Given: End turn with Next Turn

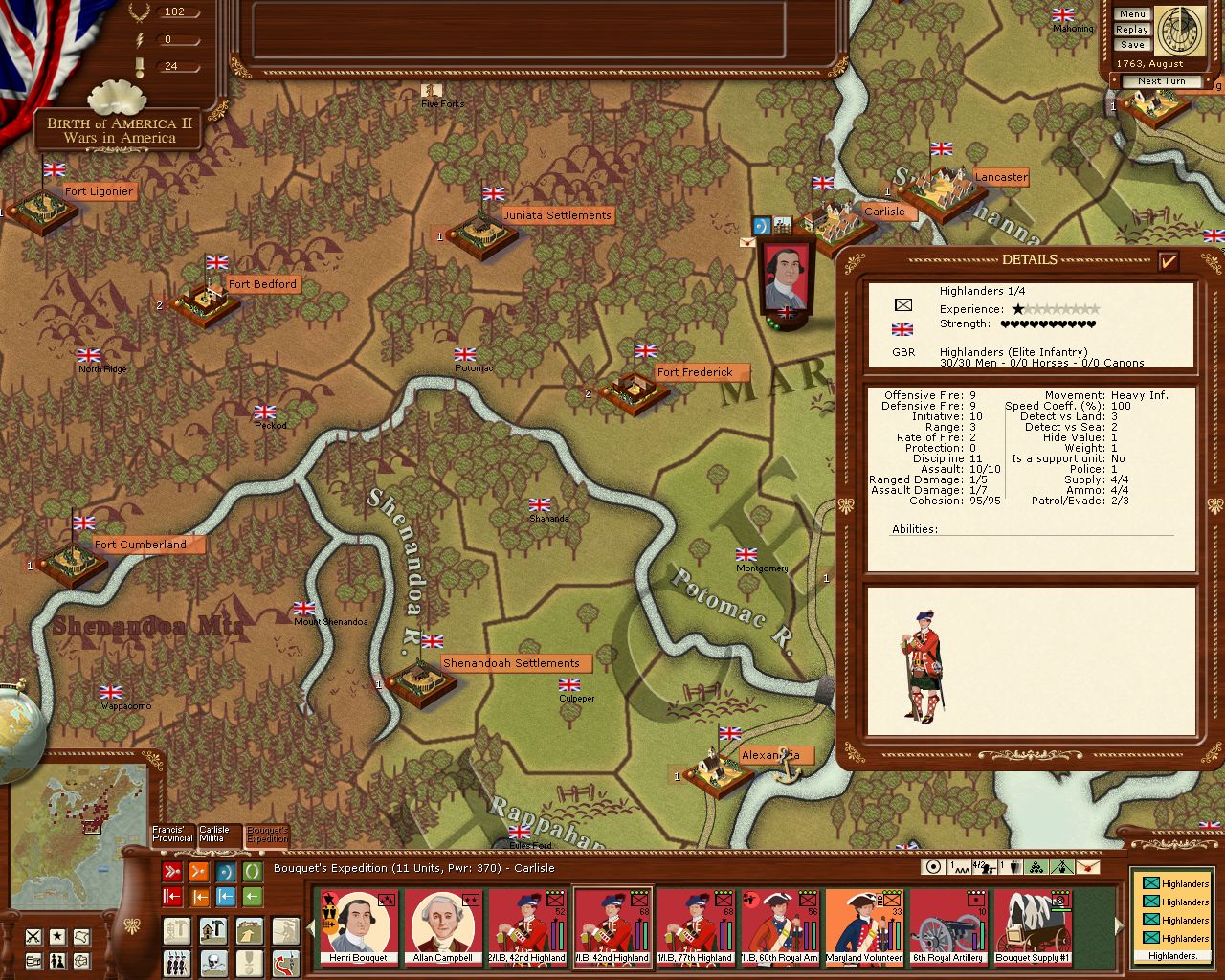Looking at the screenshot, I should [x=1161, y=81].
